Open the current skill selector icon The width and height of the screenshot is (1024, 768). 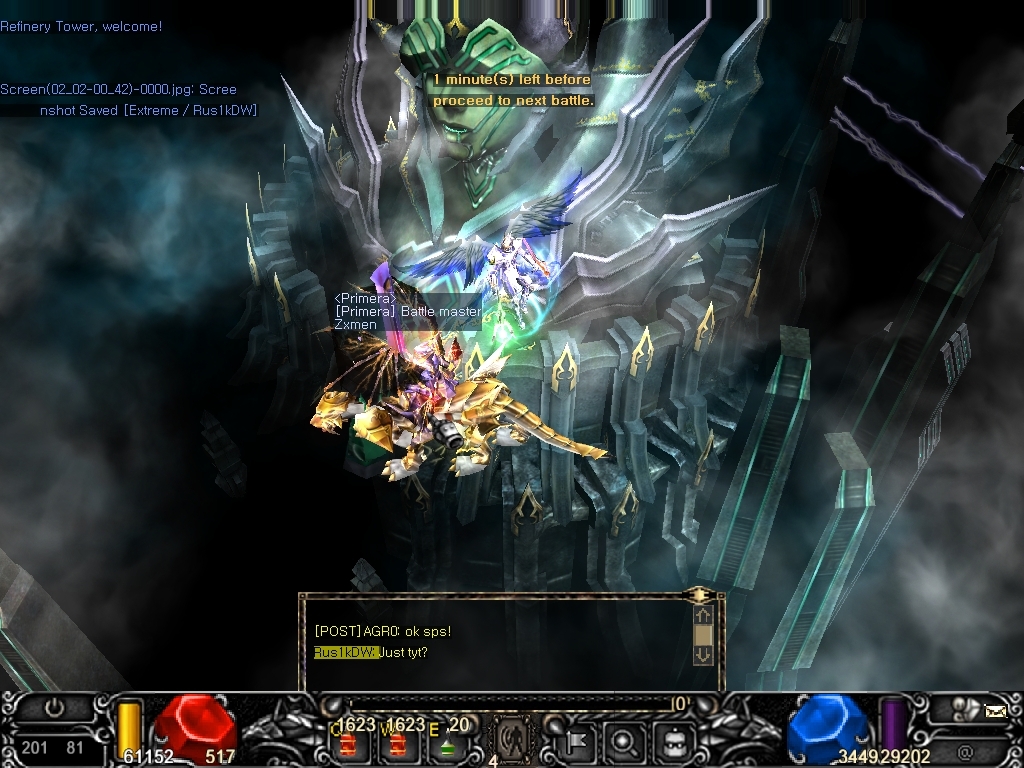(x=513, y=741)
